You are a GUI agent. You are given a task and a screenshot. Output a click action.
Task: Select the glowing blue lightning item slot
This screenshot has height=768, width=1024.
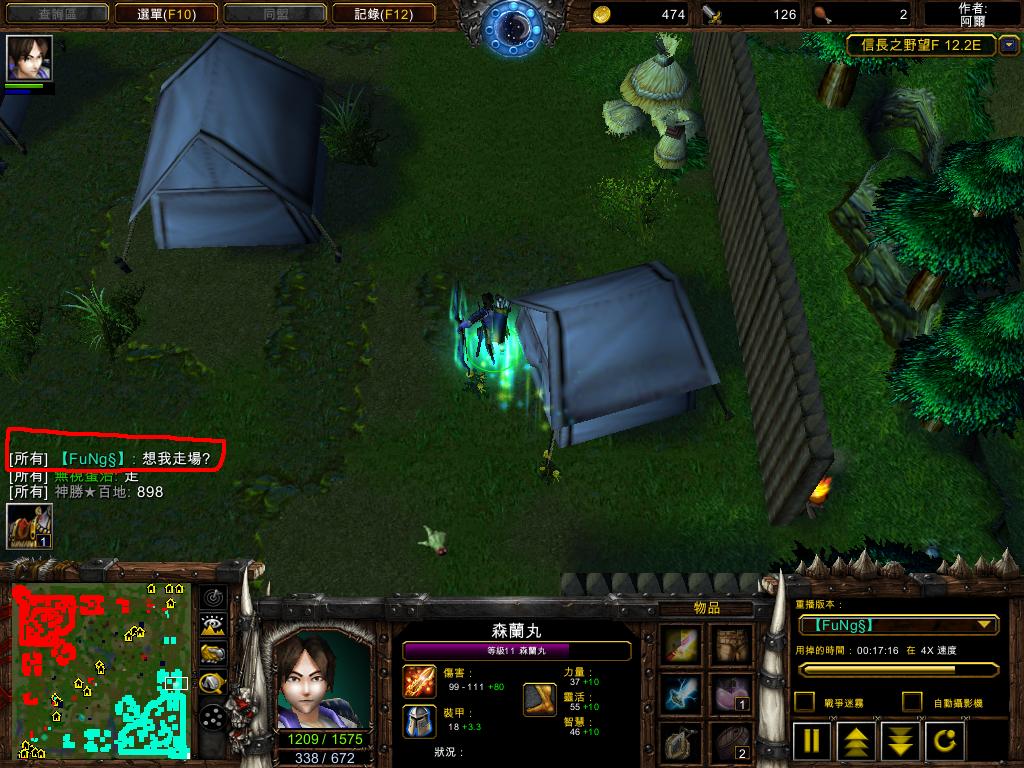(683, 693)
